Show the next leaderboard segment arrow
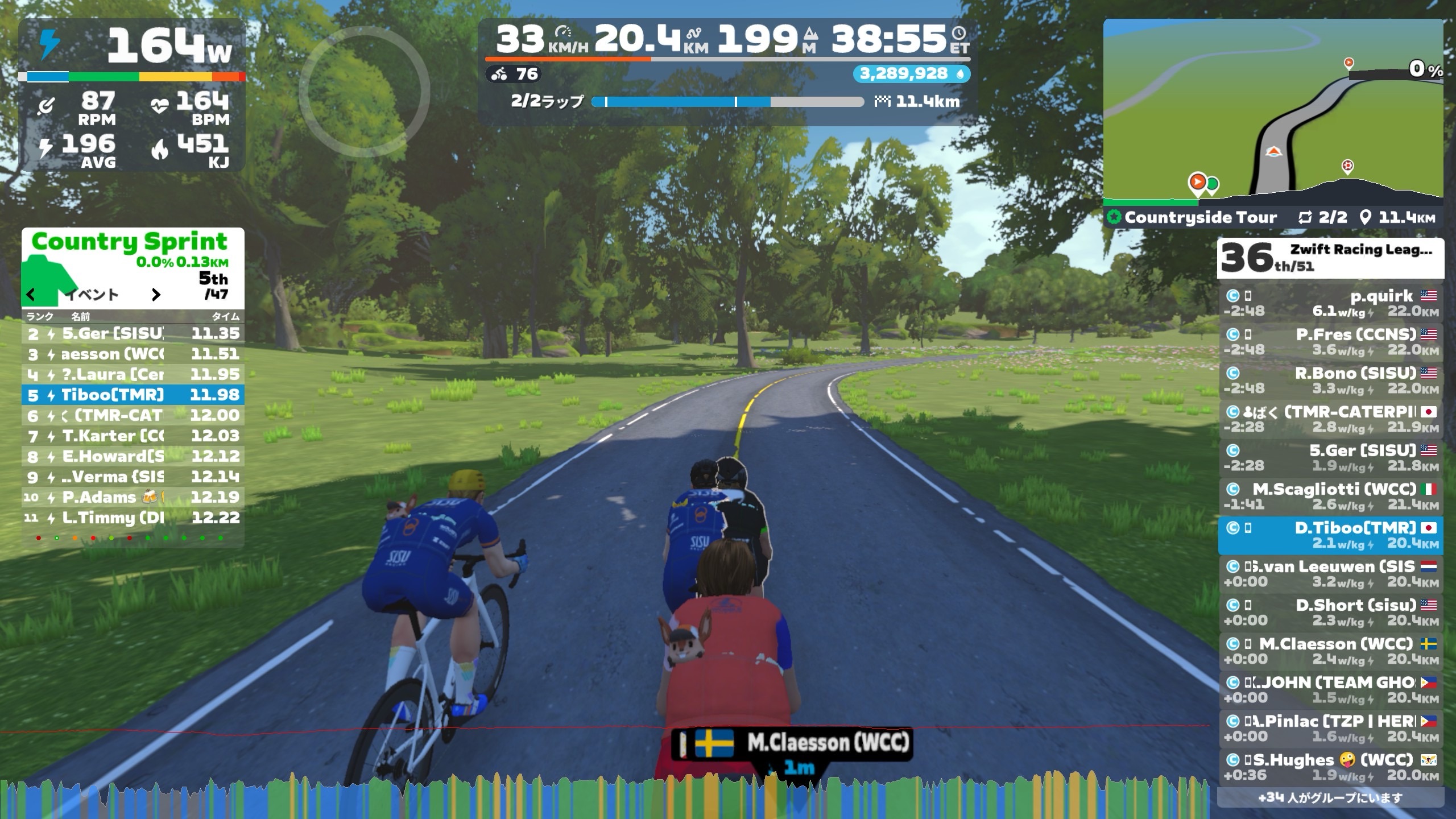 (156, 295)
